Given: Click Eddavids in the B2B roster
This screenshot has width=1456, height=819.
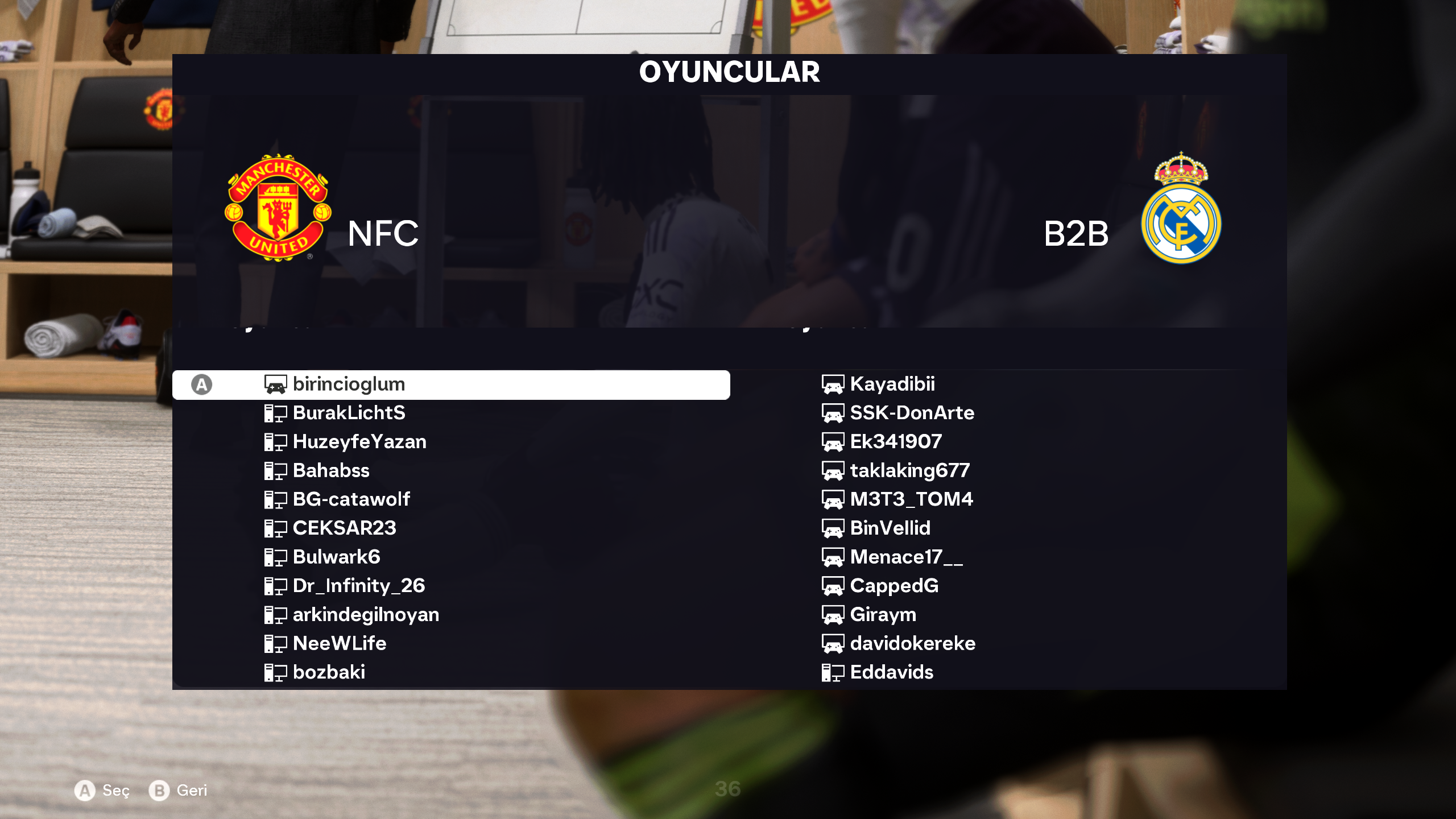Looking at the screenshot, I should (891, 672).
